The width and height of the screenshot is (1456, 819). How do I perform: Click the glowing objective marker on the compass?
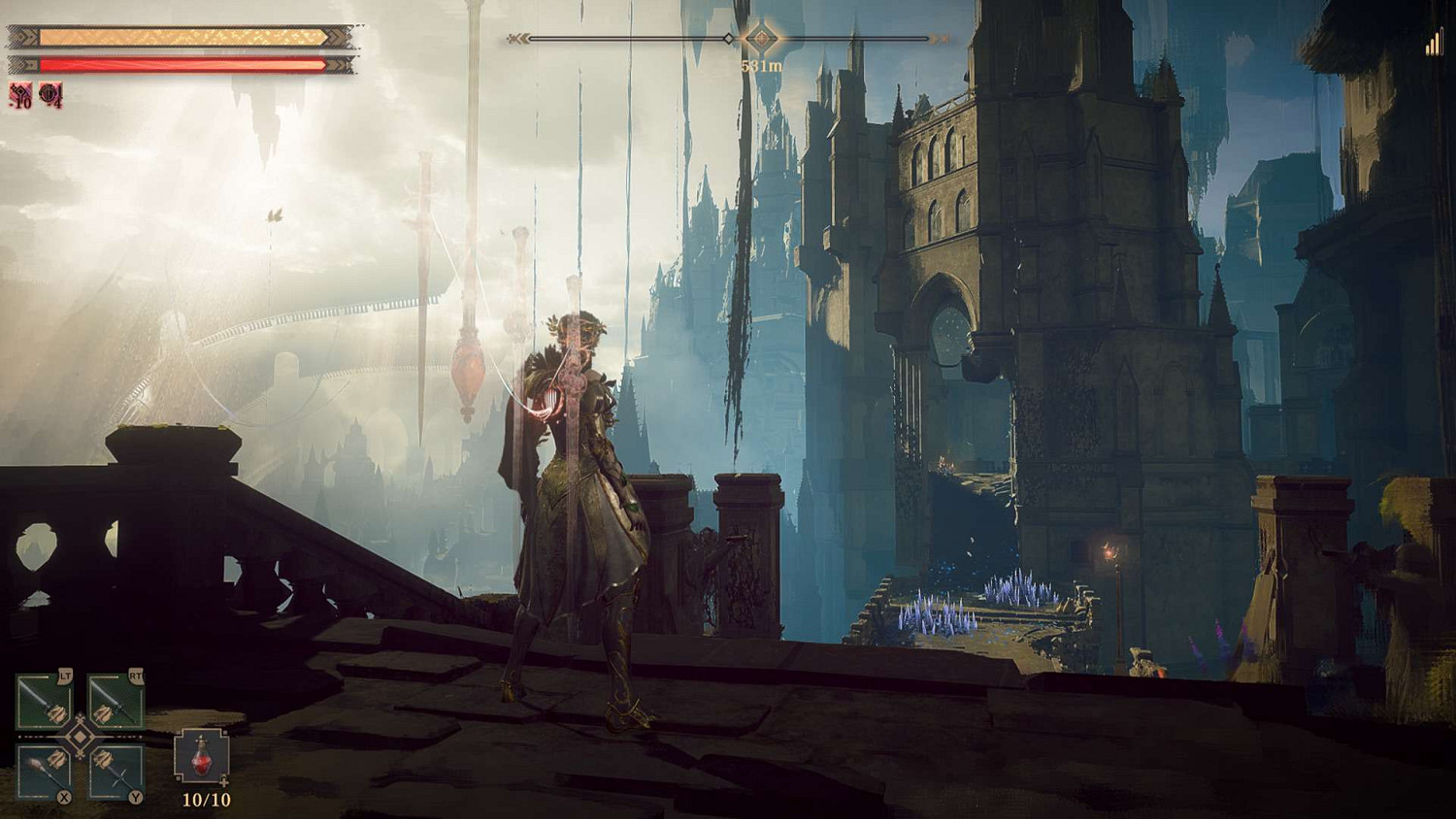click(761, 39)
